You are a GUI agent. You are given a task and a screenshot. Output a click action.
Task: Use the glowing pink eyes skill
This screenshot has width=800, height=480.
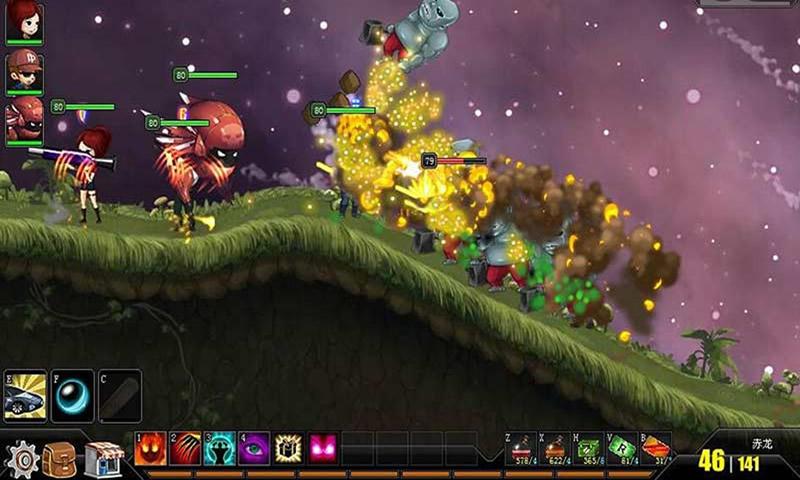pos(323,448)
